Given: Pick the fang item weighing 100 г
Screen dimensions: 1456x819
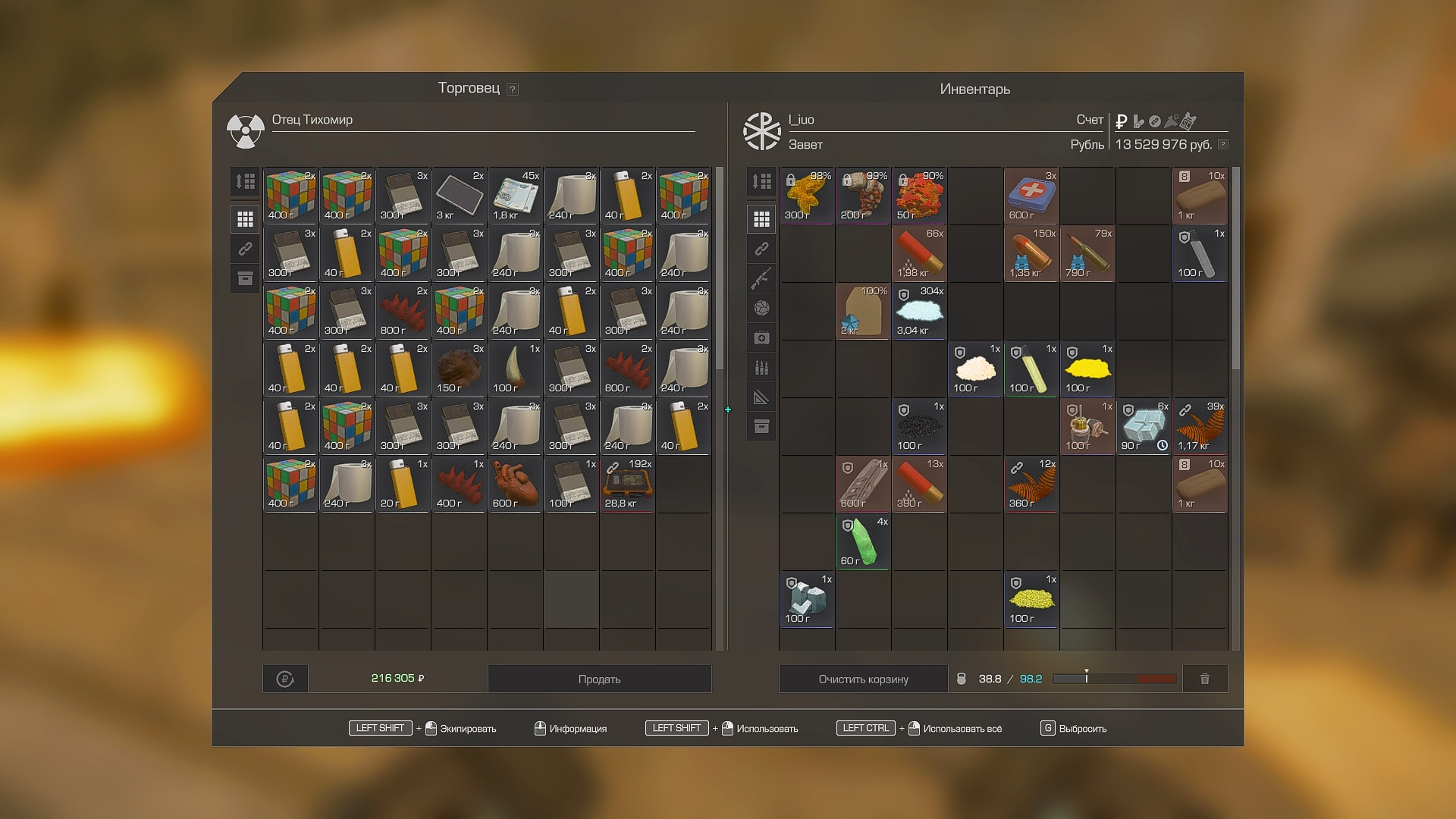Looking at the screenshot, I should [516, 369].
